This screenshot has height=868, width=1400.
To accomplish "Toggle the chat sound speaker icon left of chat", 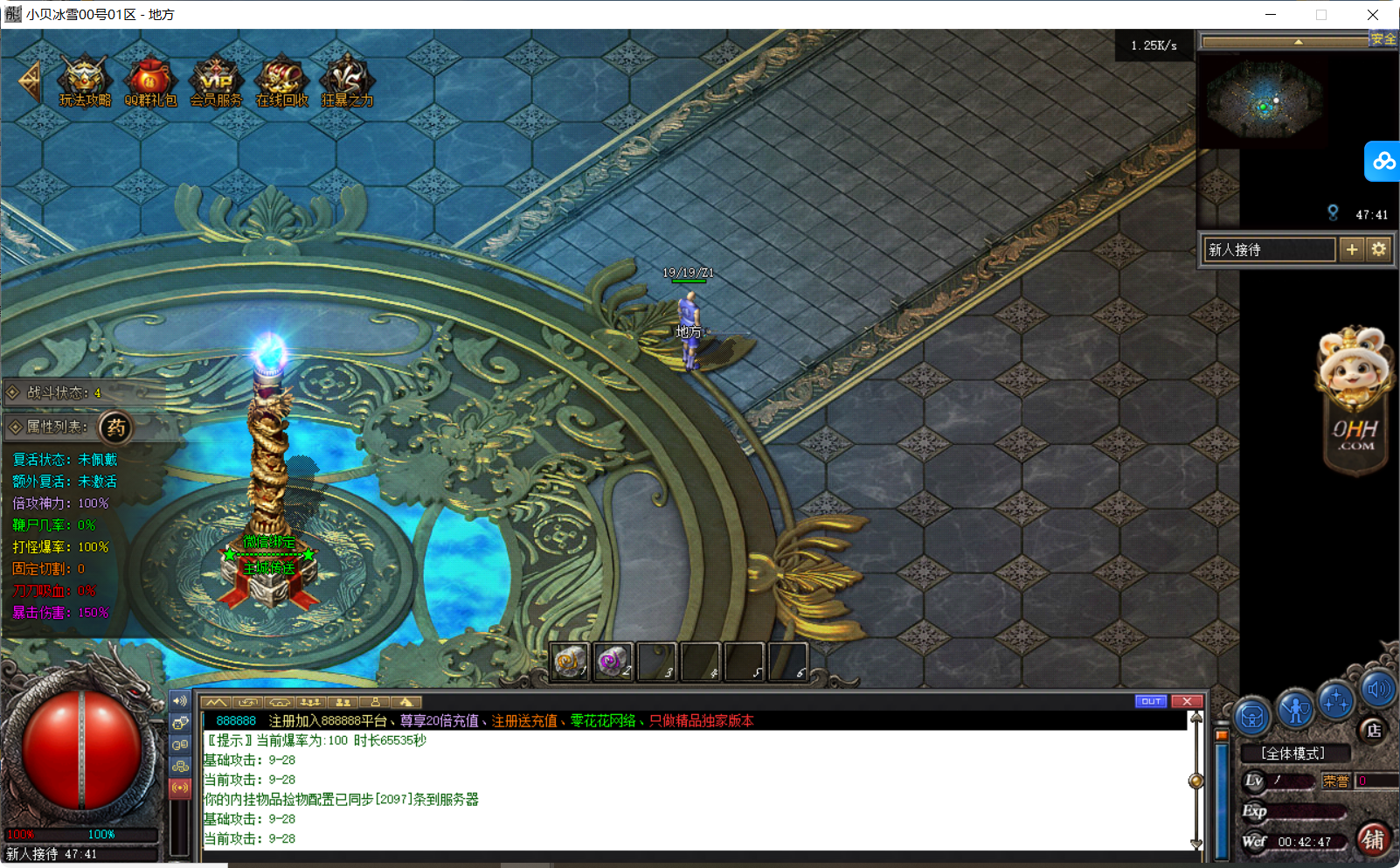I will pyautogui.click(x=181, y=701).
